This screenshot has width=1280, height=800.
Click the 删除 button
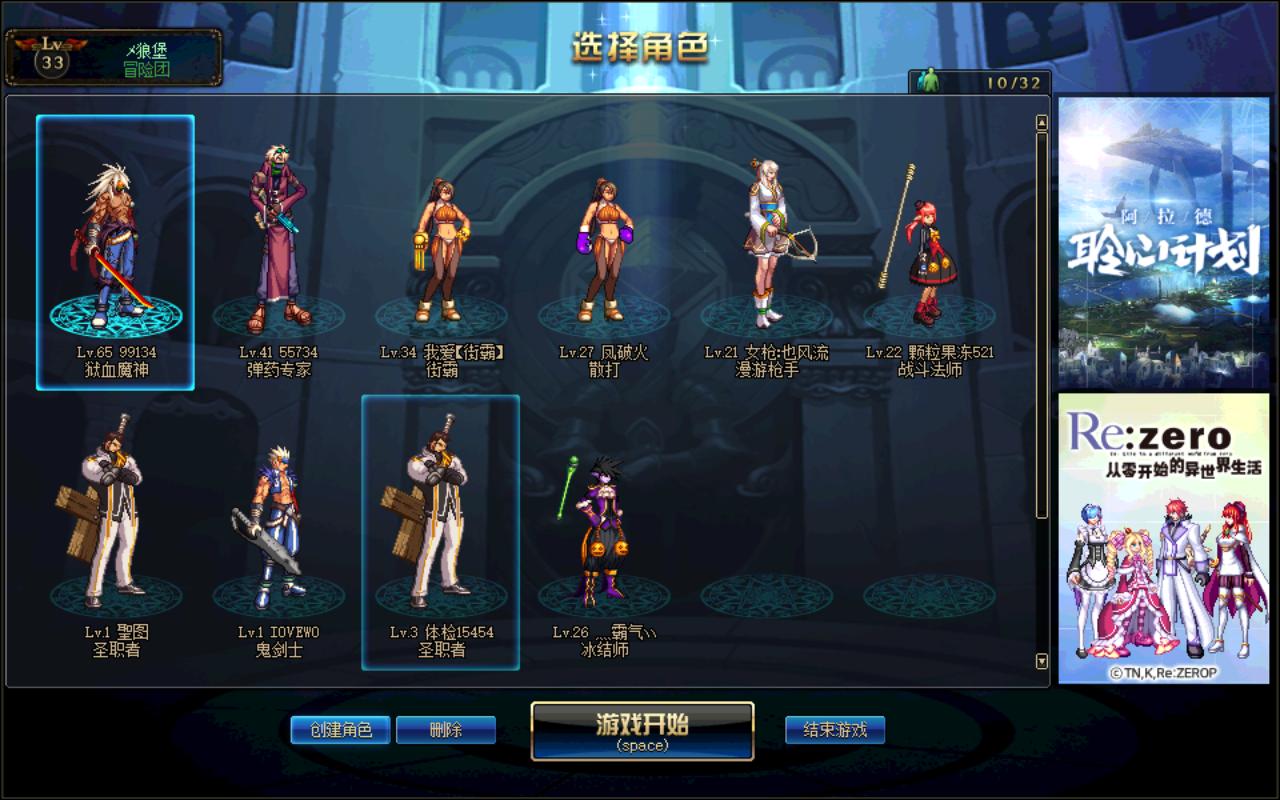click(x=445, y=730)
